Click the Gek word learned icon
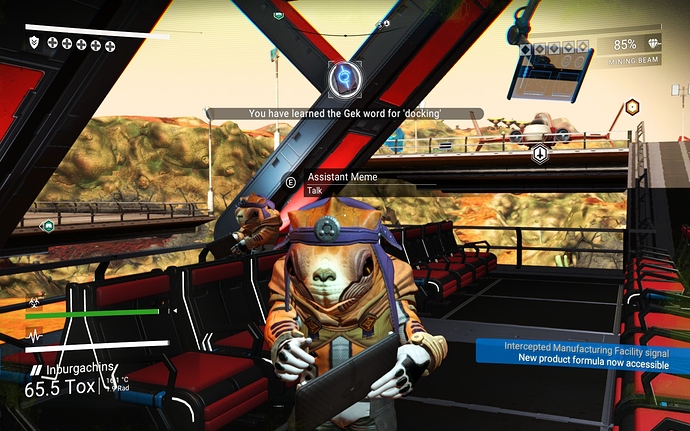The height and width of the screenshot is (431, 690). (x=345, y=76)
